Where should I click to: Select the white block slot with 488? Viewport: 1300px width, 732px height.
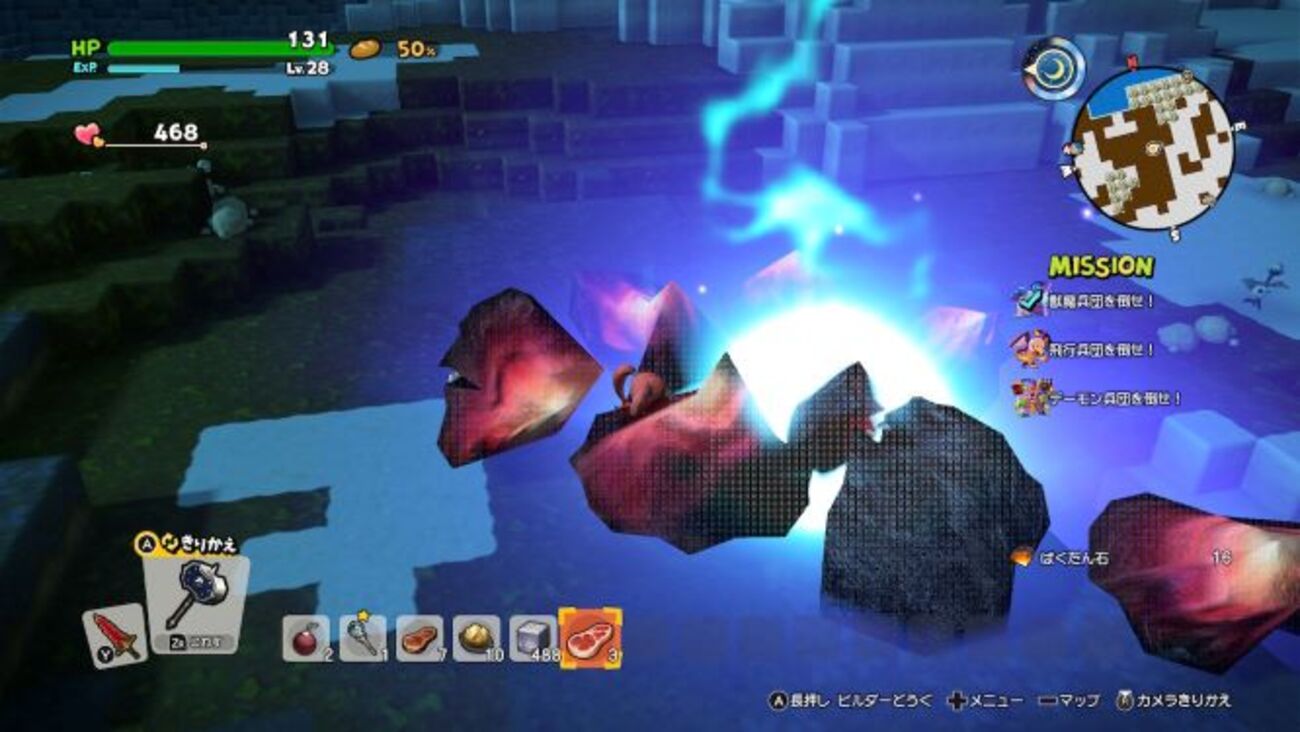[533, 637]
